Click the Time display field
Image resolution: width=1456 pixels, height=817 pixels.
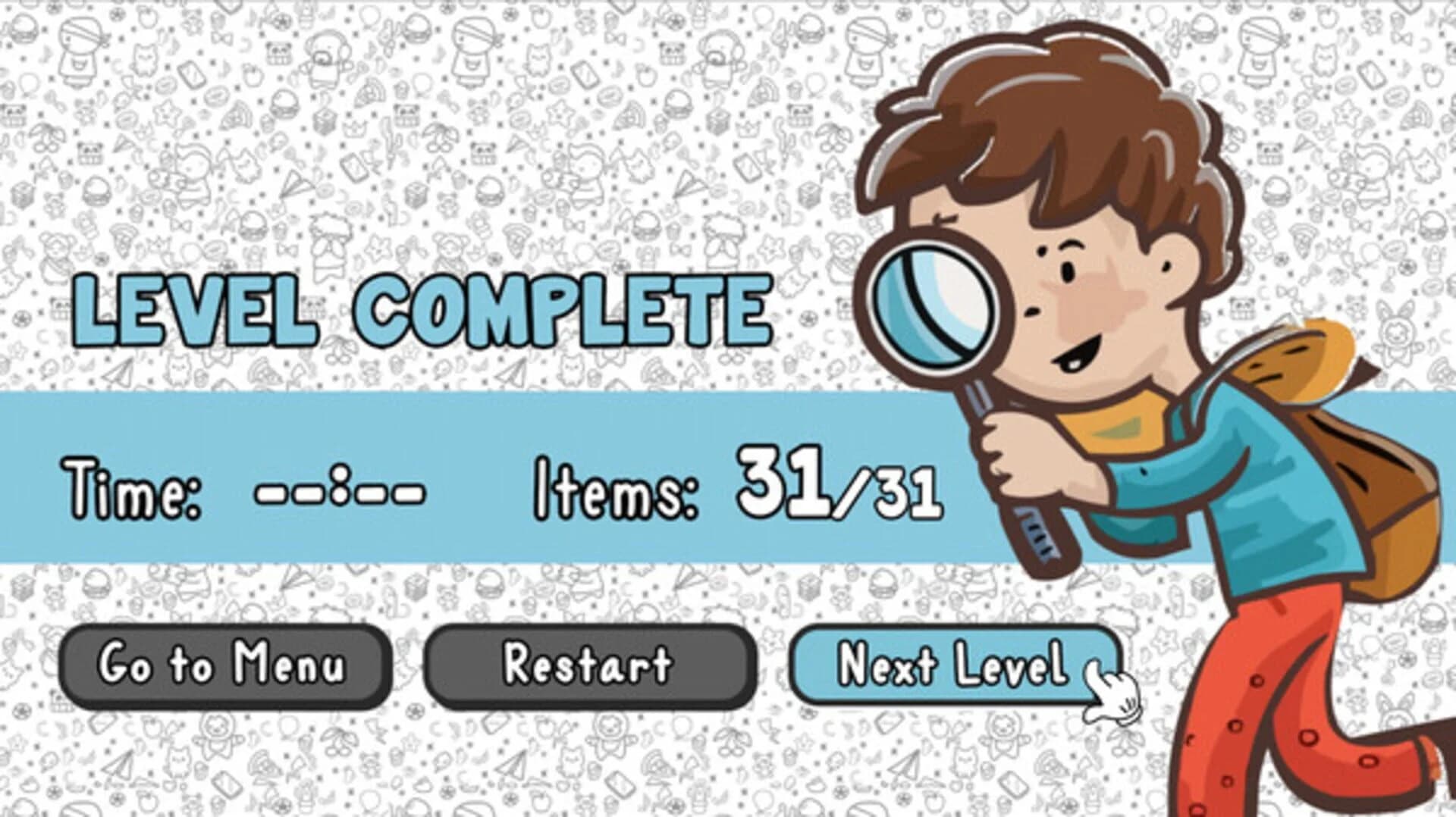coord(334,493)
